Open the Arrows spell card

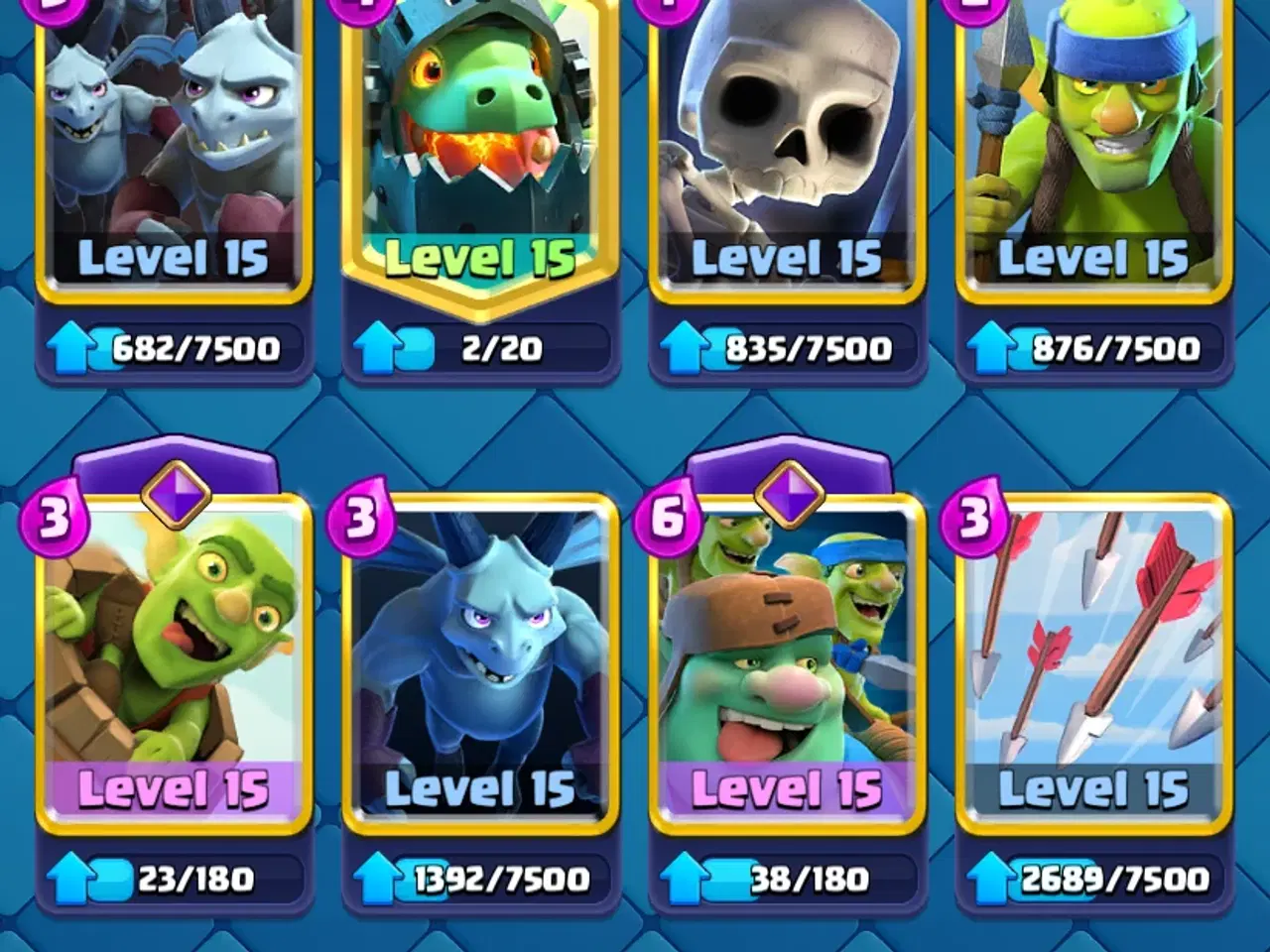(1091, 654)
